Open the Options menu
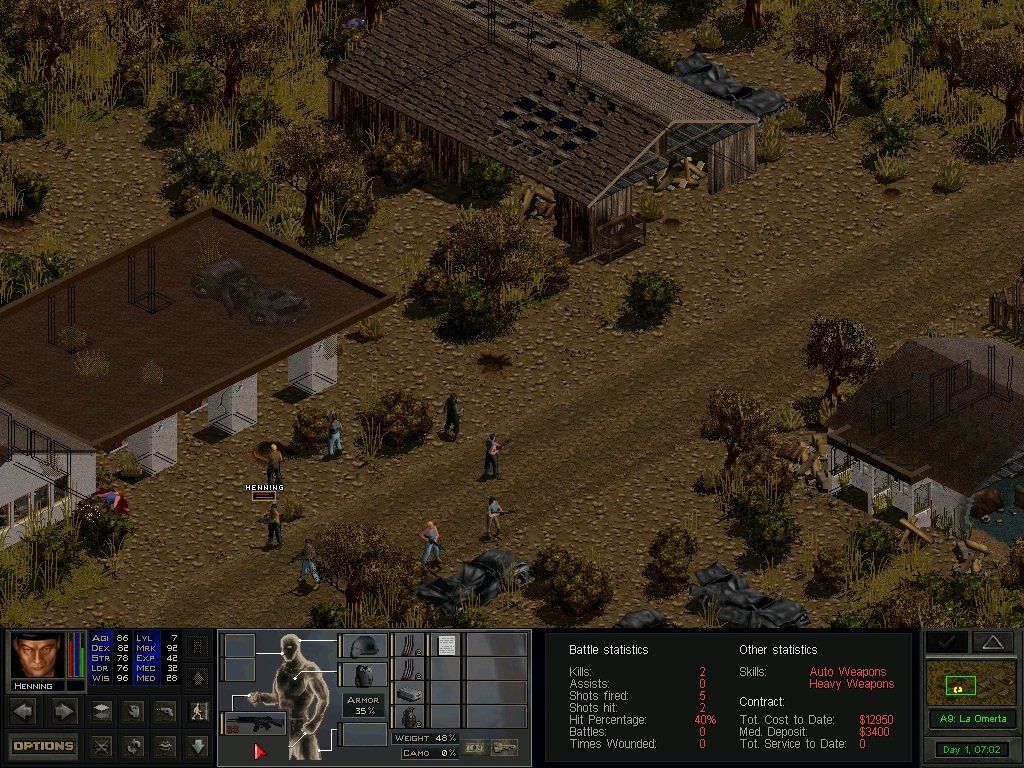 pos(43,745)
